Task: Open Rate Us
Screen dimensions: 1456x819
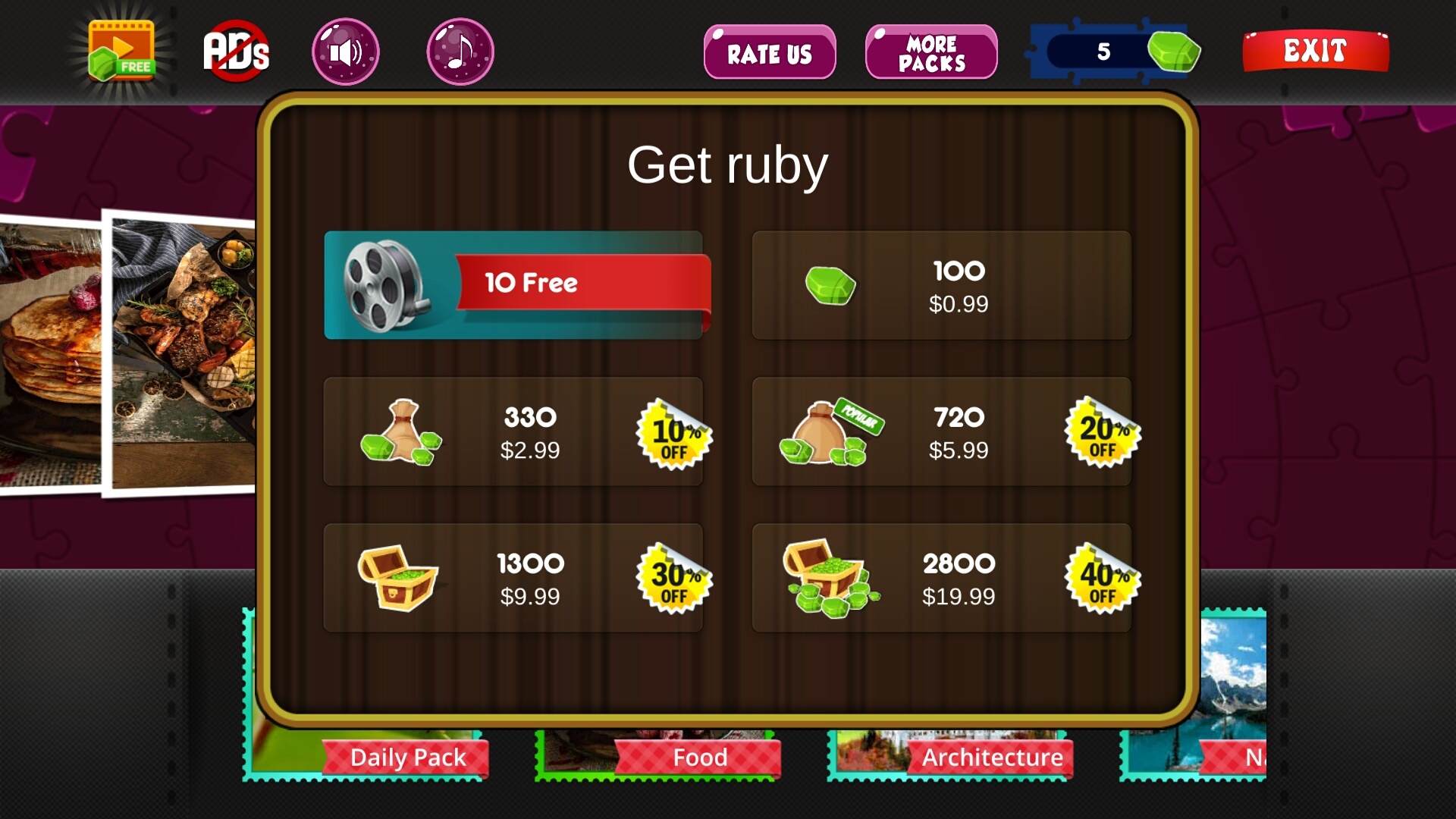Action: coord(769,52)
